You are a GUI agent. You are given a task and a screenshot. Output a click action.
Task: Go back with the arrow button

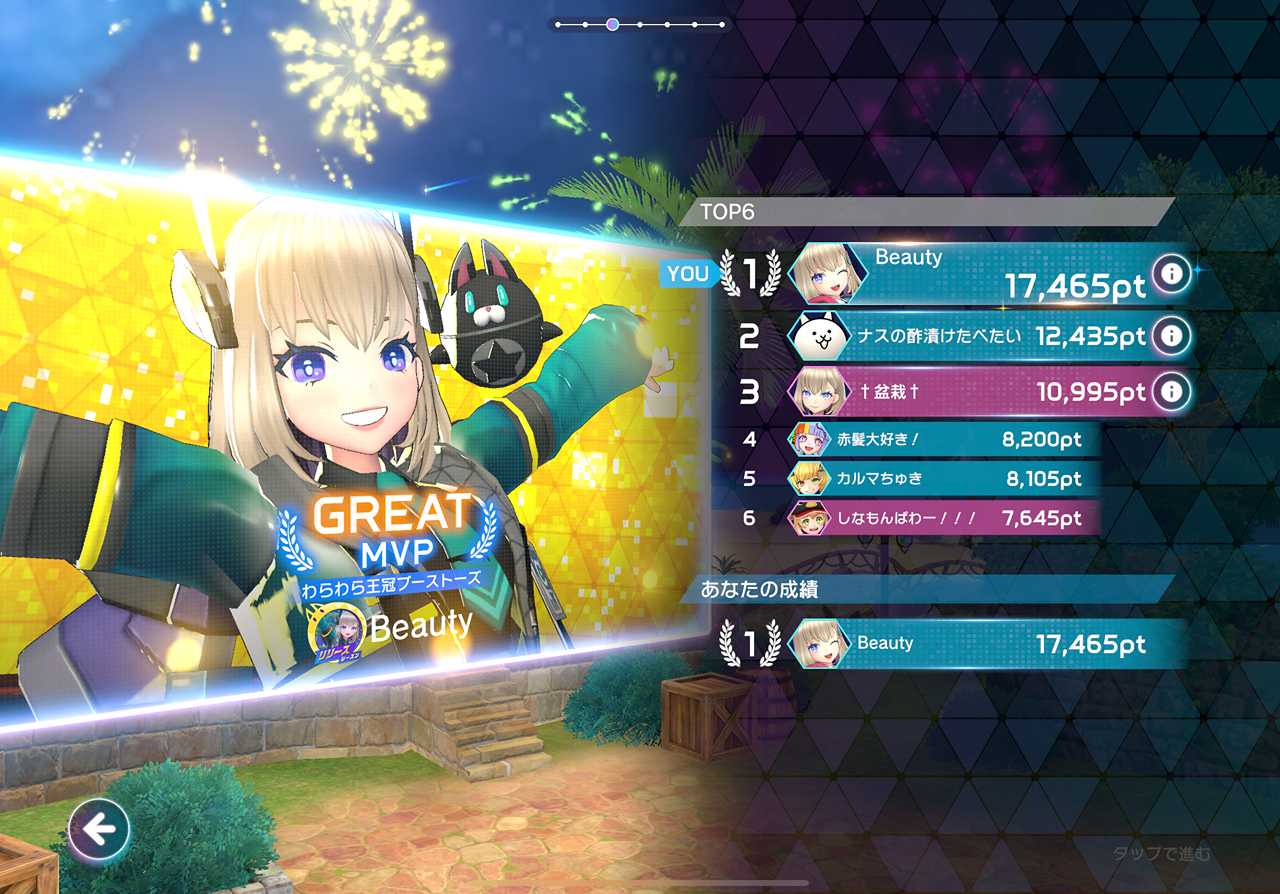point(99,829)
